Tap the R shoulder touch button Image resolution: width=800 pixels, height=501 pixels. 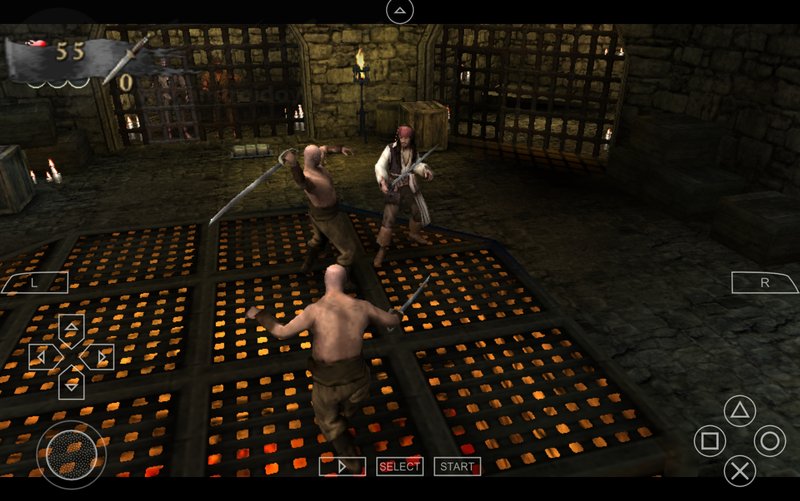coord(765,283)
